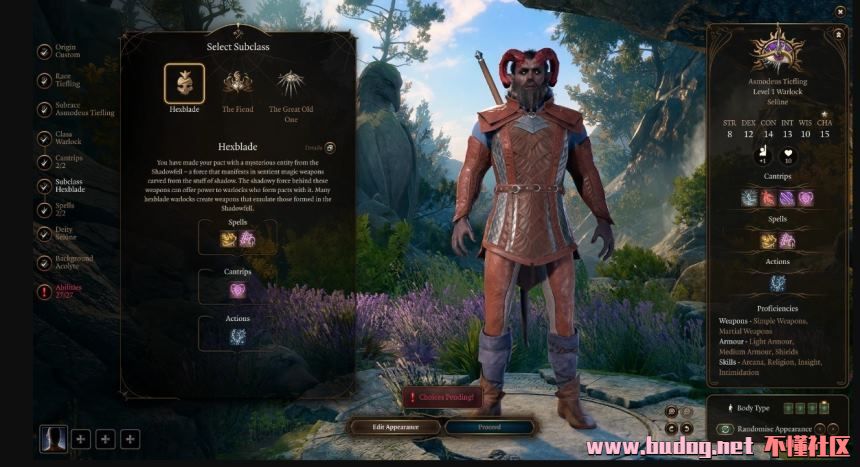Select the character portrait in the party row

53,438
